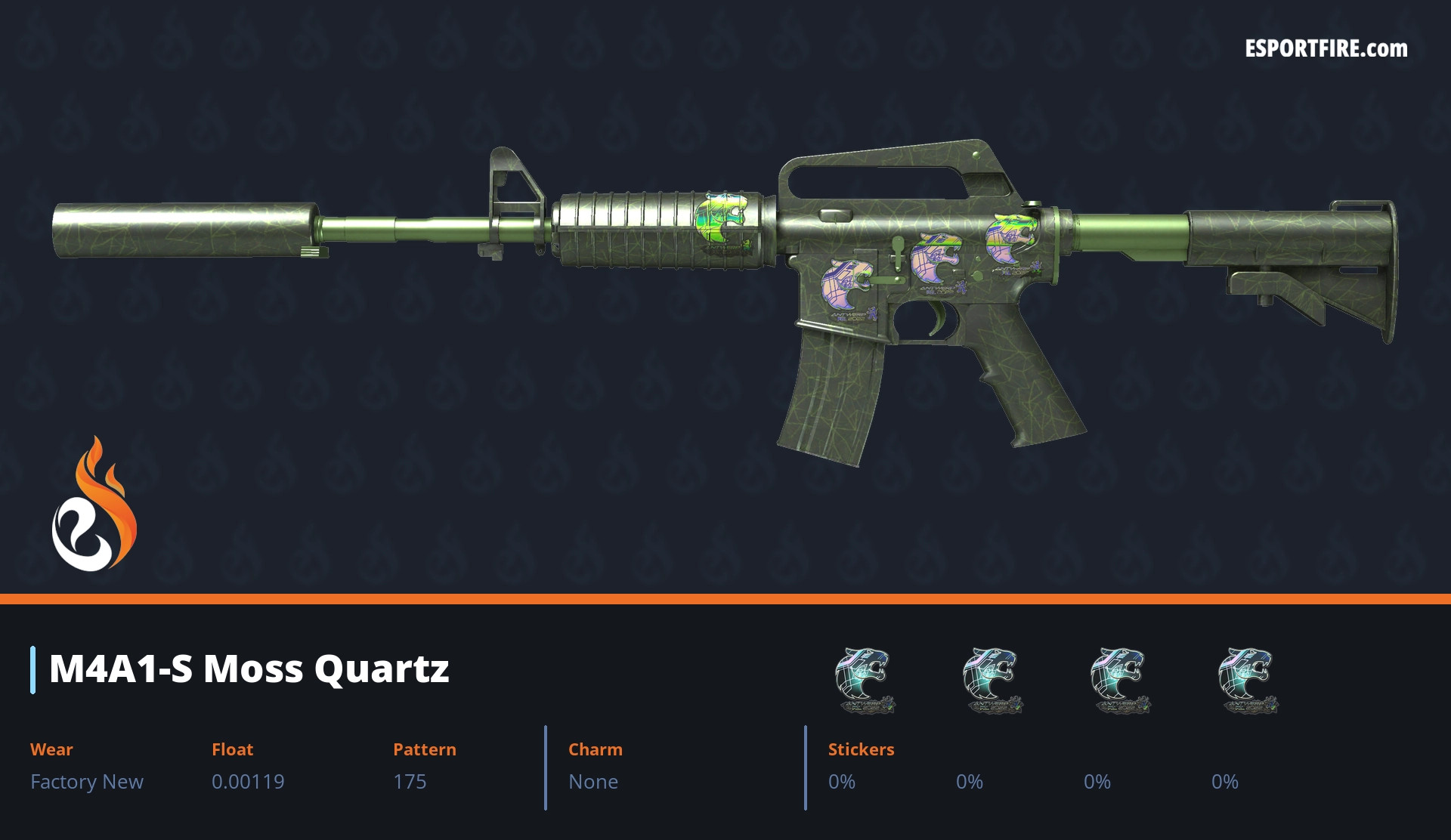The image size is (1451, 840).
Task: Open the ESPORTFIRE.com site link
Action: 1326,49
